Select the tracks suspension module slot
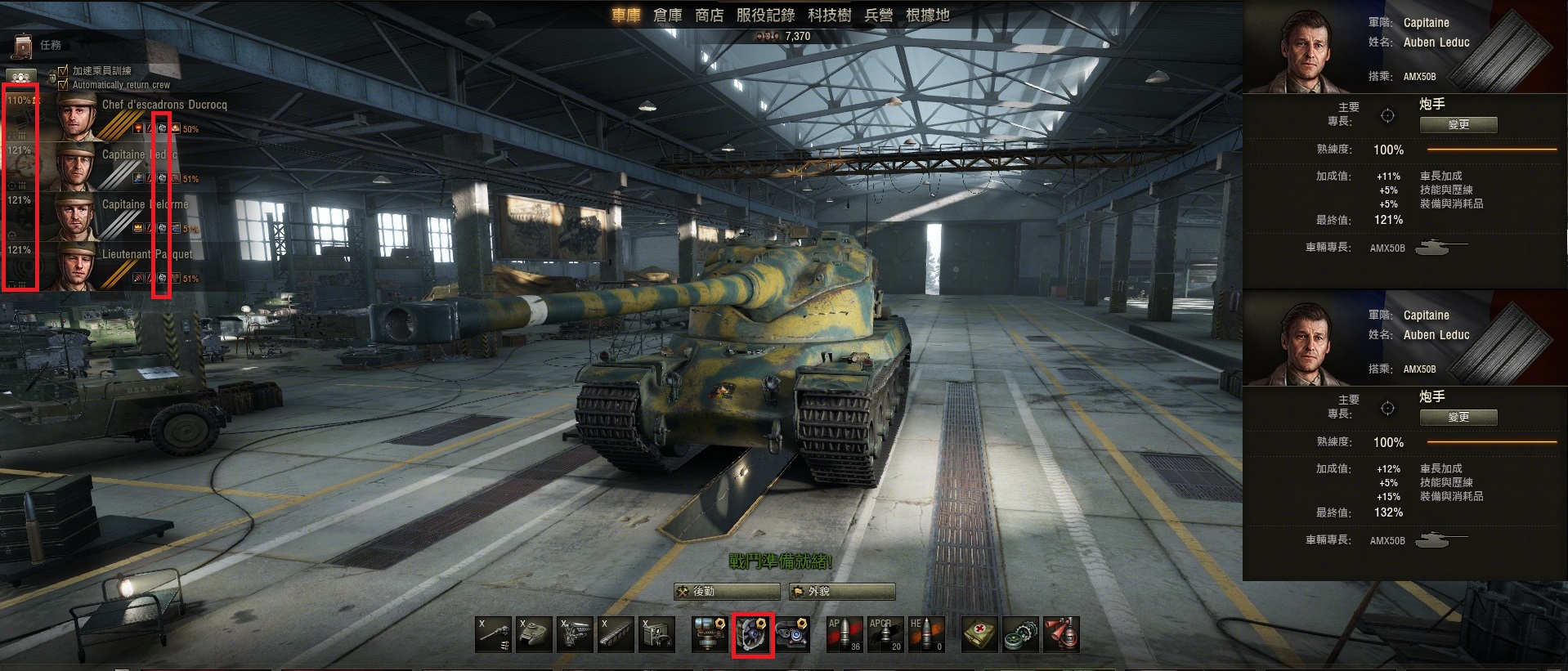The height and width of the screenshot is (671, 1568). pos(616,634)
